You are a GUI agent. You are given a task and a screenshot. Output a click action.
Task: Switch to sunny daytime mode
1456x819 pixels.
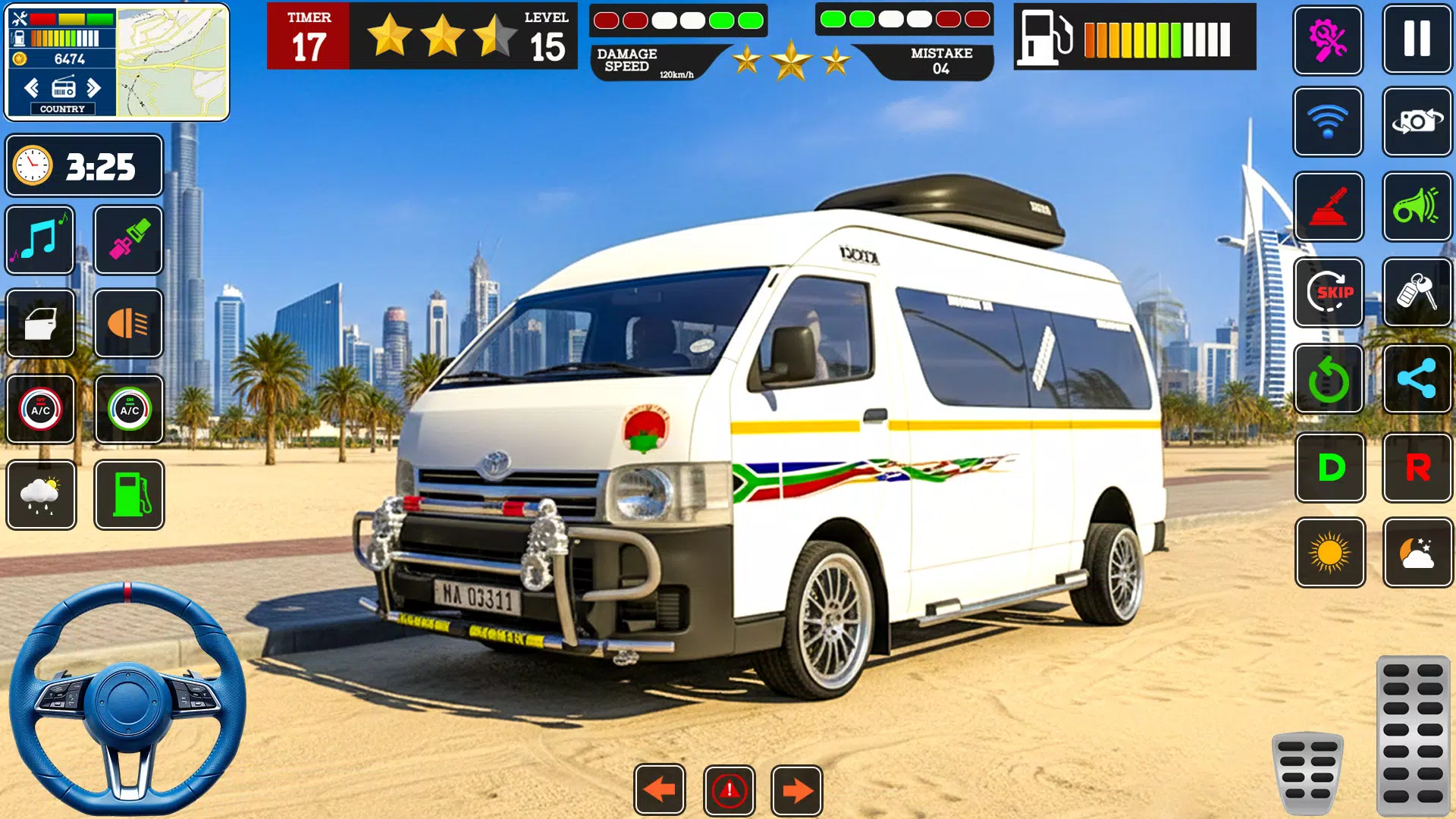pos(1330,553)
